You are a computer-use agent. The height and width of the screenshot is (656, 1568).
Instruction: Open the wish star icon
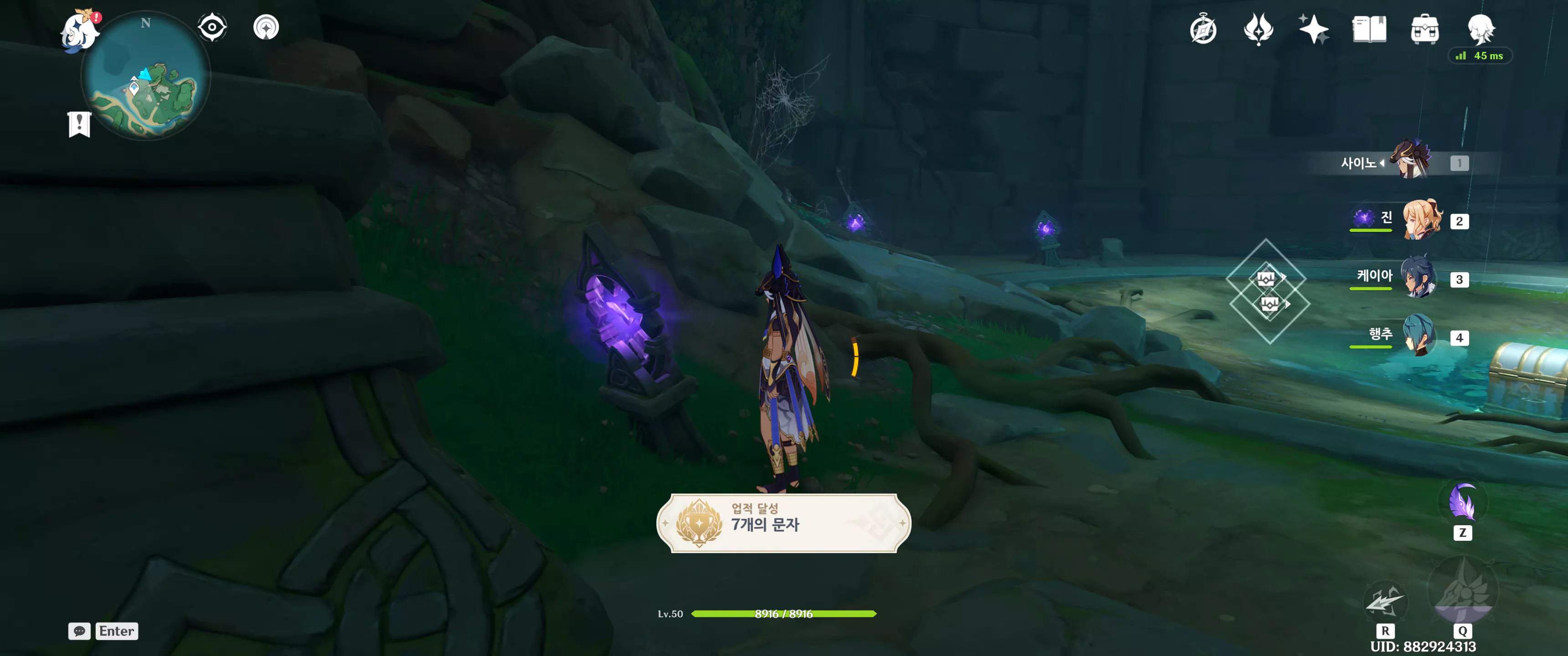pos(1314,29)
